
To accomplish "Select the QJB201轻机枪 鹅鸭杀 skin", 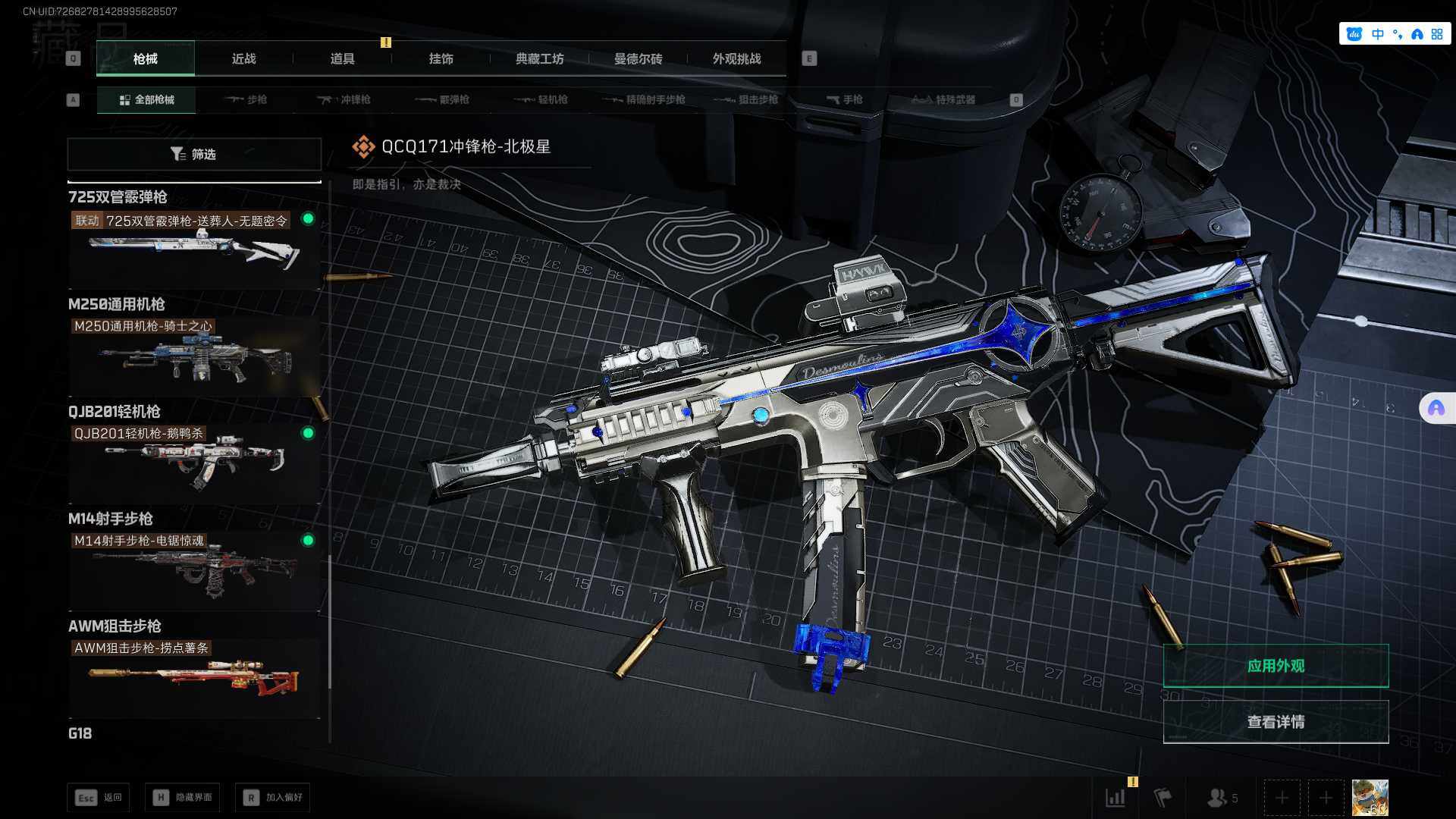I will pyautogui.click(x=194, y=462).
